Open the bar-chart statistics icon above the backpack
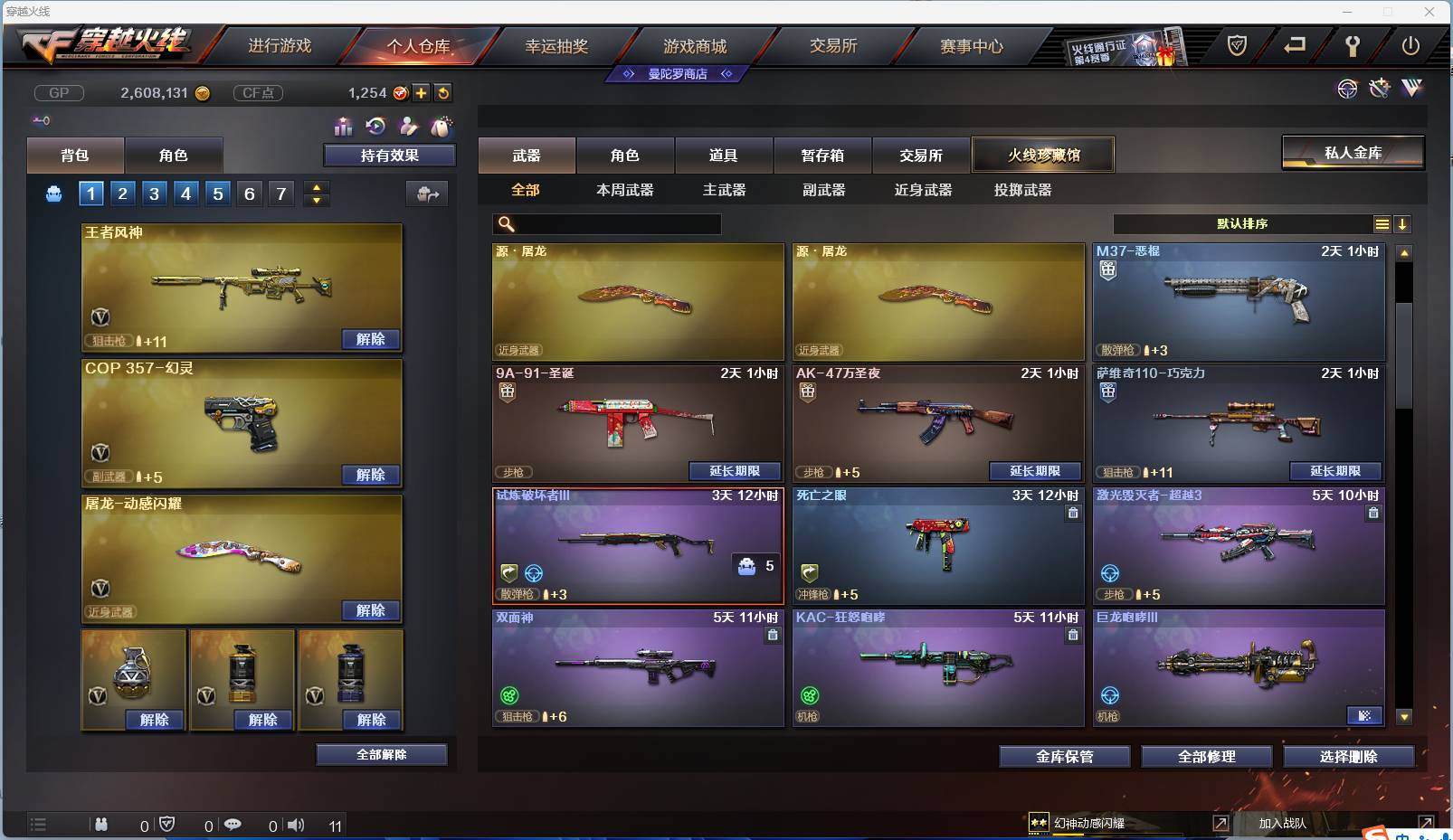Image resolution: width=1453 pixels, height=840 pixels. [x=343, y=127]
